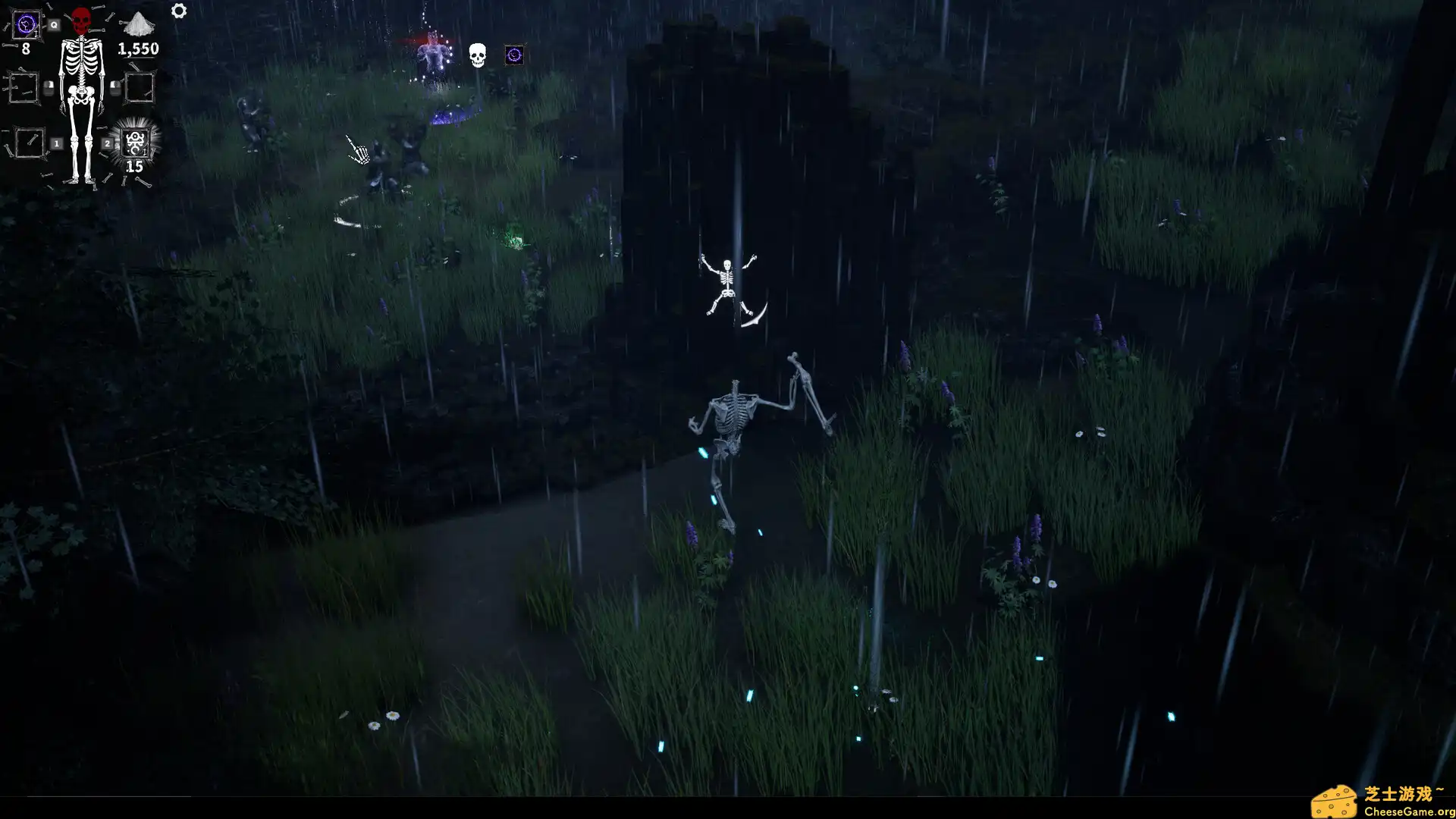Activate the bone ability in slot 1
Viewport: 1456px width, 819px height.
click(x=30, y=143)
